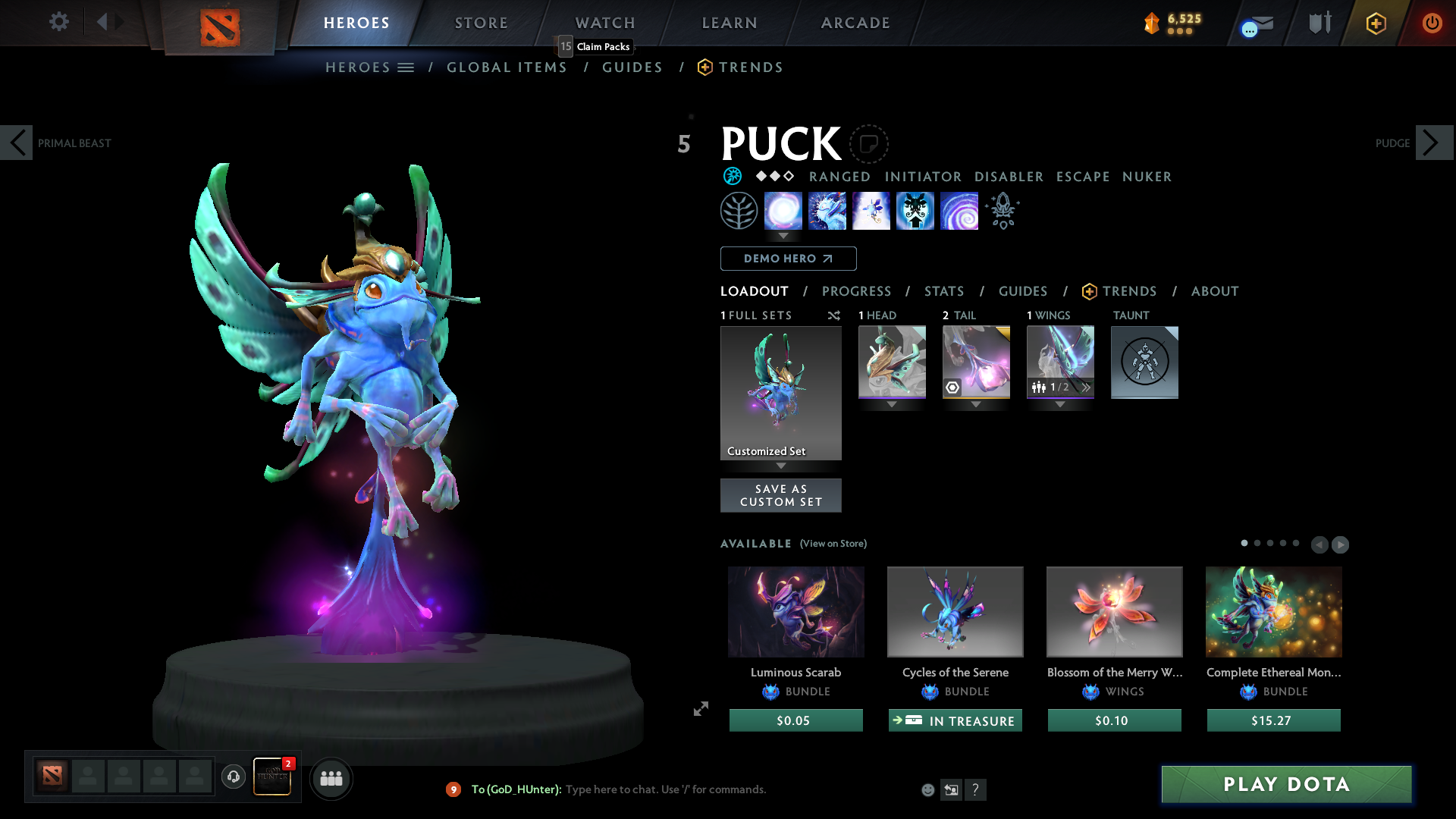Expand the talent tree dropdown under first ability
Image resolution: width=1456 pixels, height=819 pixels.
pyautogui.click(x=783, y=237)
